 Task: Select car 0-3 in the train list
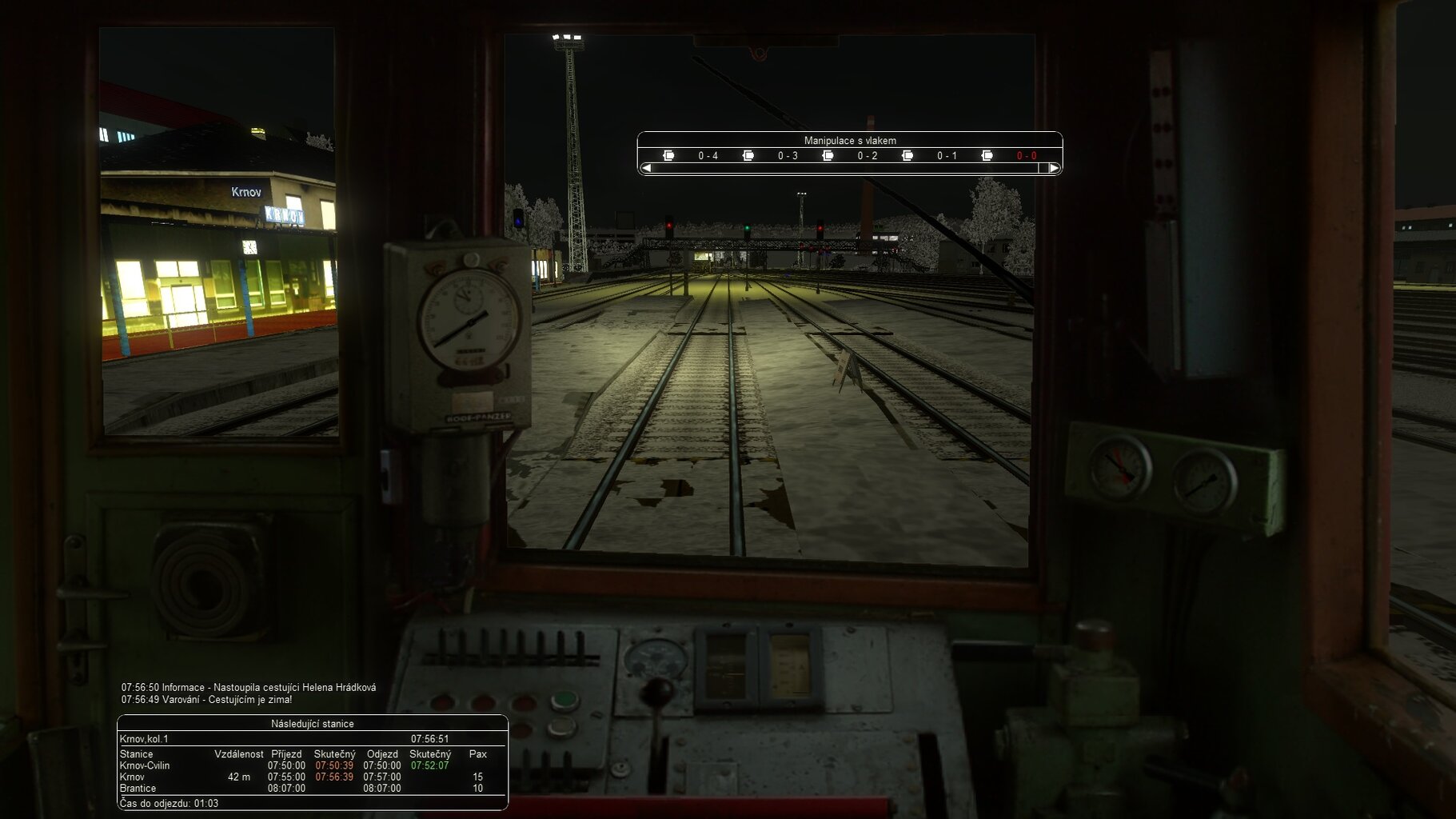tap(788, 156)
